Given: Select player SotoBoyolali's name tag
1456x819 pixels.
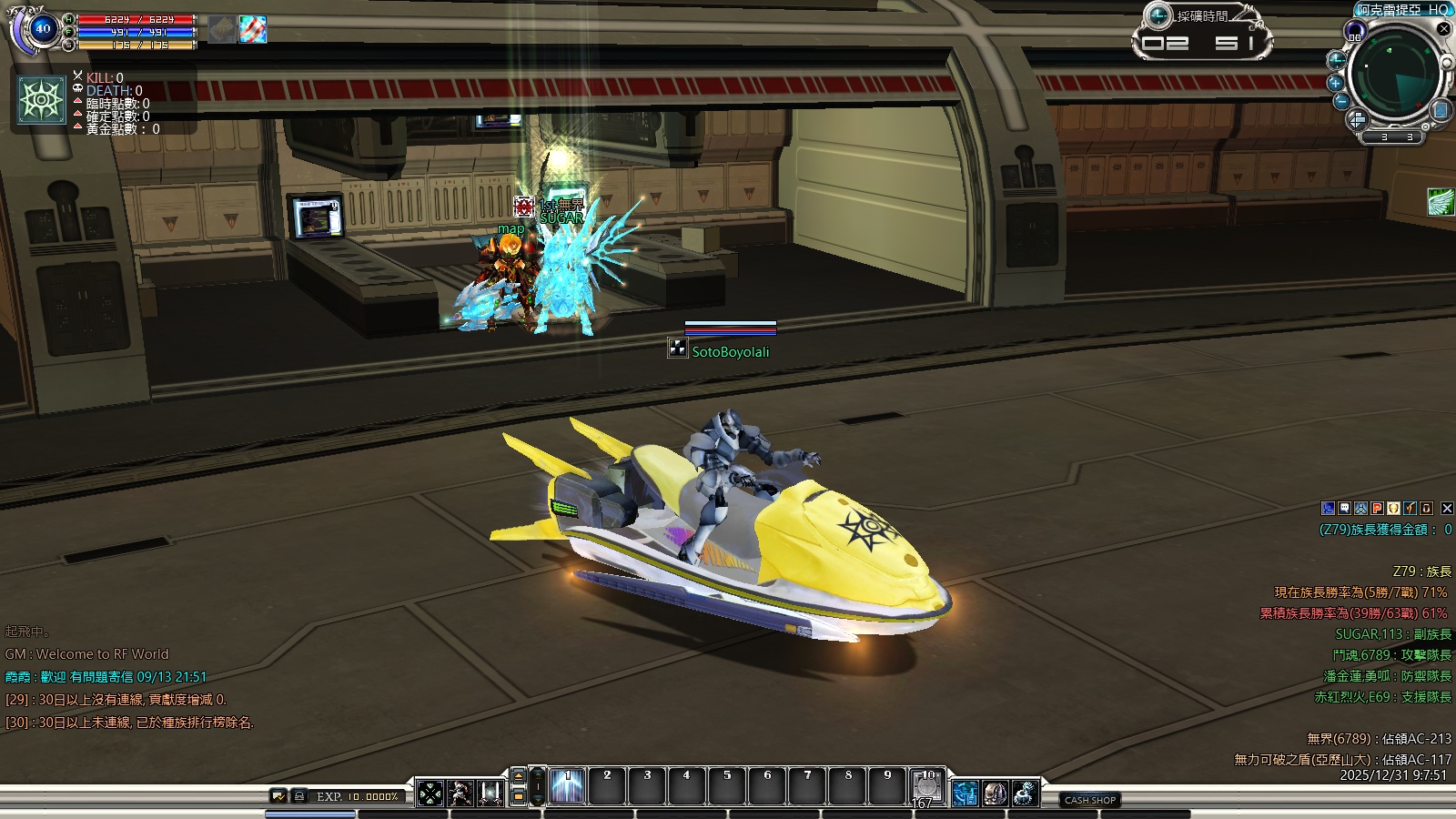Looking at the screenshot, I should tap(730, 352).
